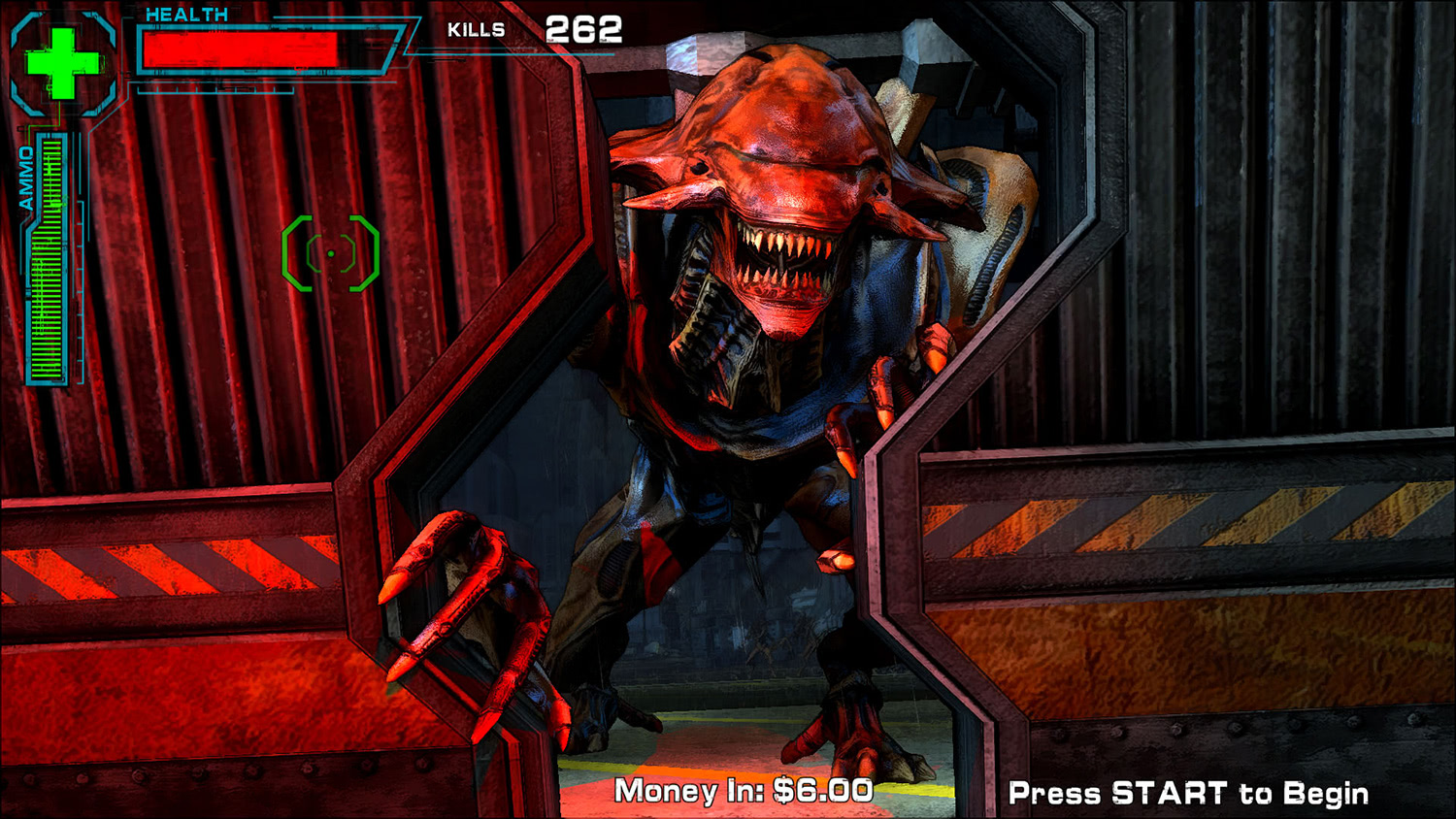
Task: Click the center dot inside the crosshair
Action: (331, 251)
